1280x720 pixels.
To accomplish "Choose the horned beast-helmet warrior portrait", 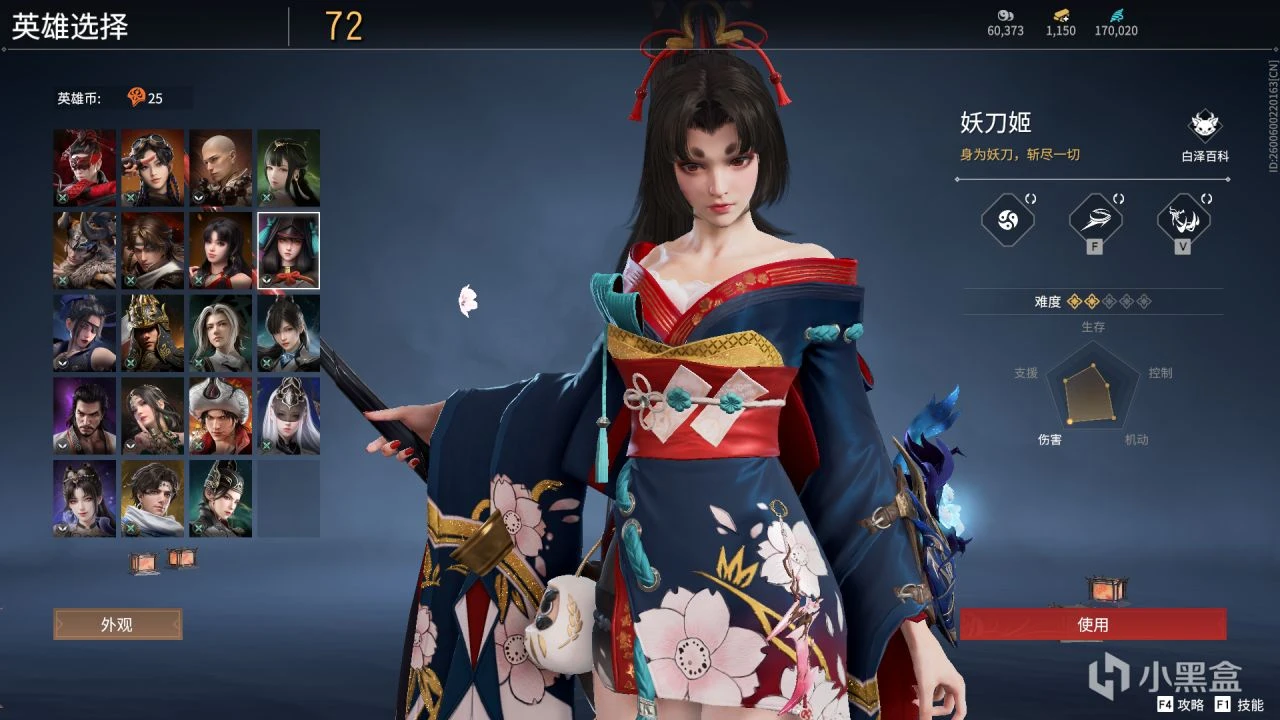I will tap(85, 250).
